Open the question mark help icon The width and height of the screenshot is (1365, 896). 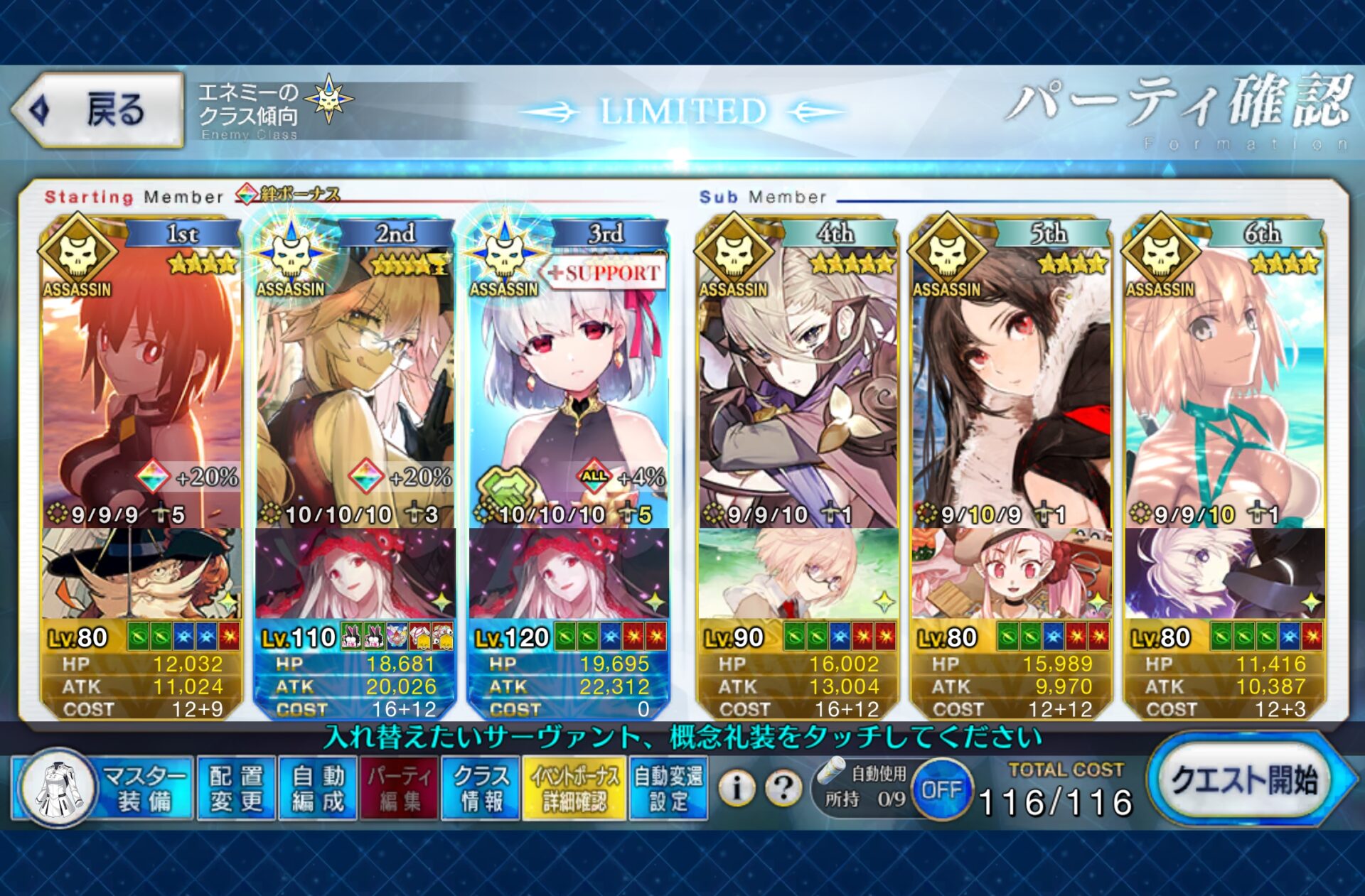click(783, 787)
